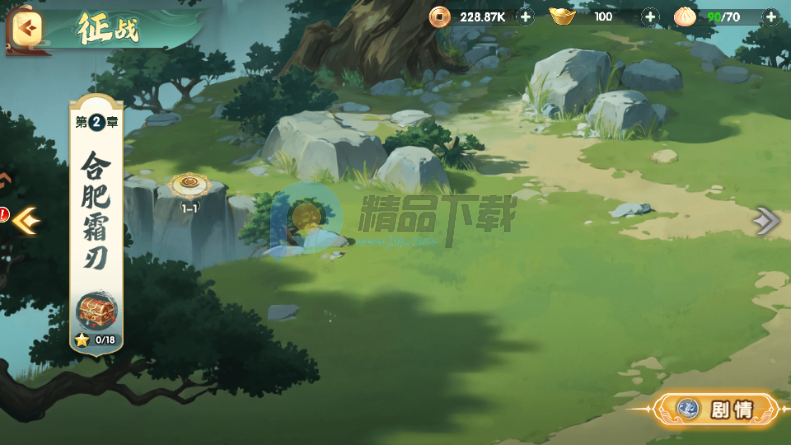The width and height of the screenshot is (791, 445).
Task: Go to previous chapter with left arrow
Action: [x=25, y=218]
